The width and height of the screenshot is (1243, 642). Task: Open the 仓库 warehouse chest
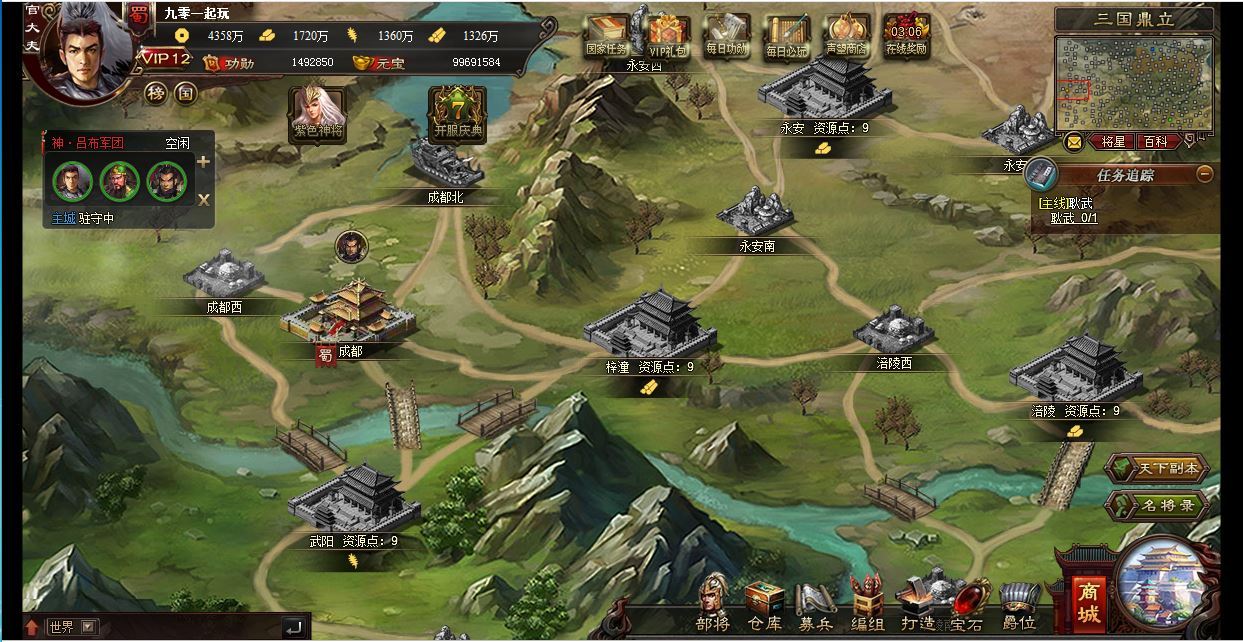tap(764, 605)
